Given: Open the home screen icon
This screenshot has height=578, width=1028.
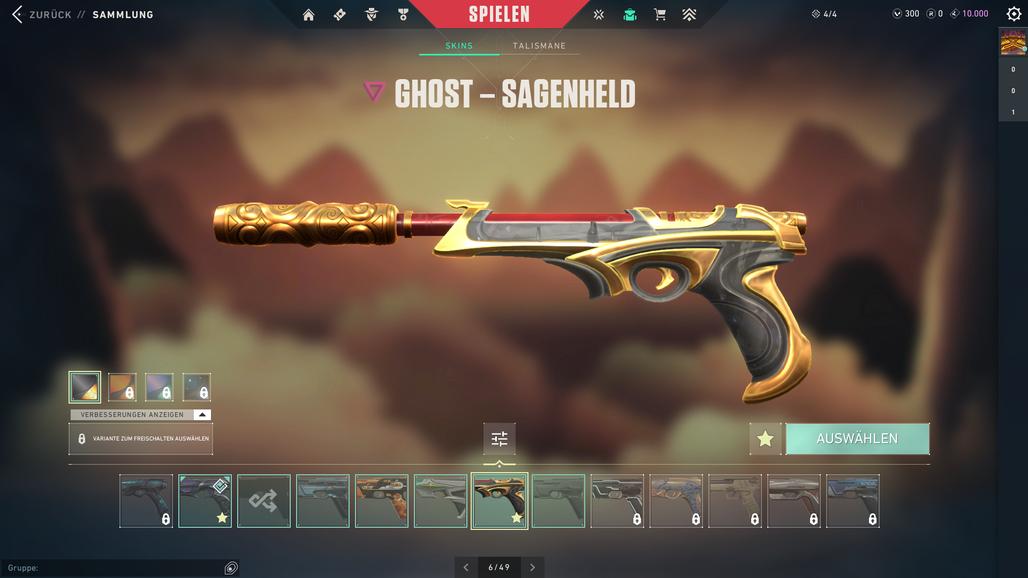Looking at the screenshot, I should [308, 15].
